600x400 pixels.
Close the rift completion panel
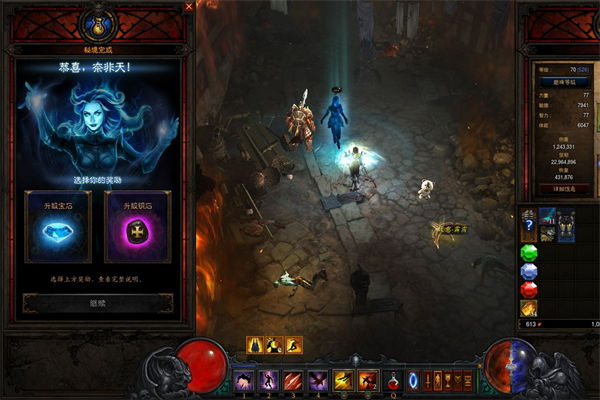189,6
